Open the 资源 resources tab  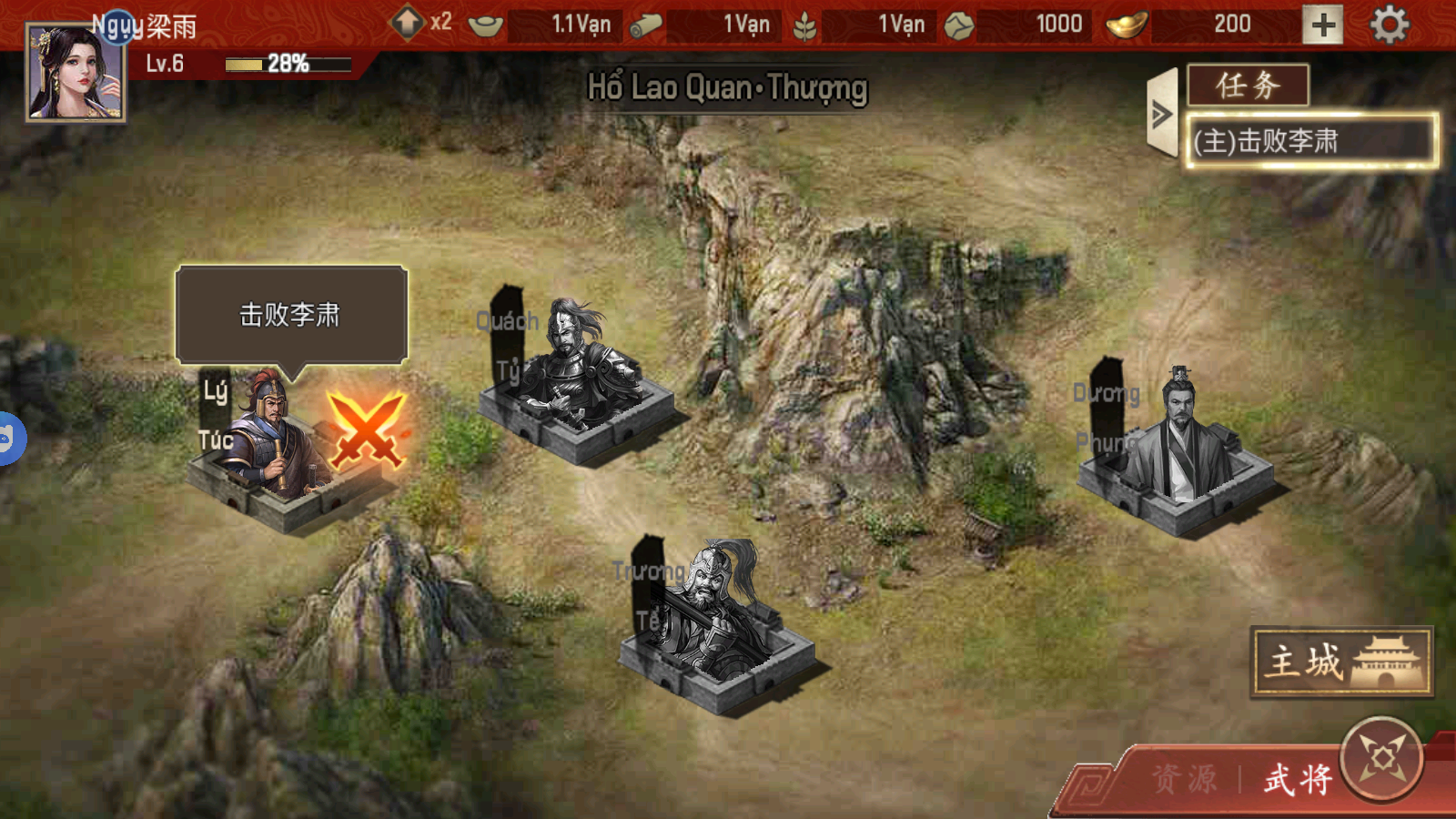[1185, 779]
